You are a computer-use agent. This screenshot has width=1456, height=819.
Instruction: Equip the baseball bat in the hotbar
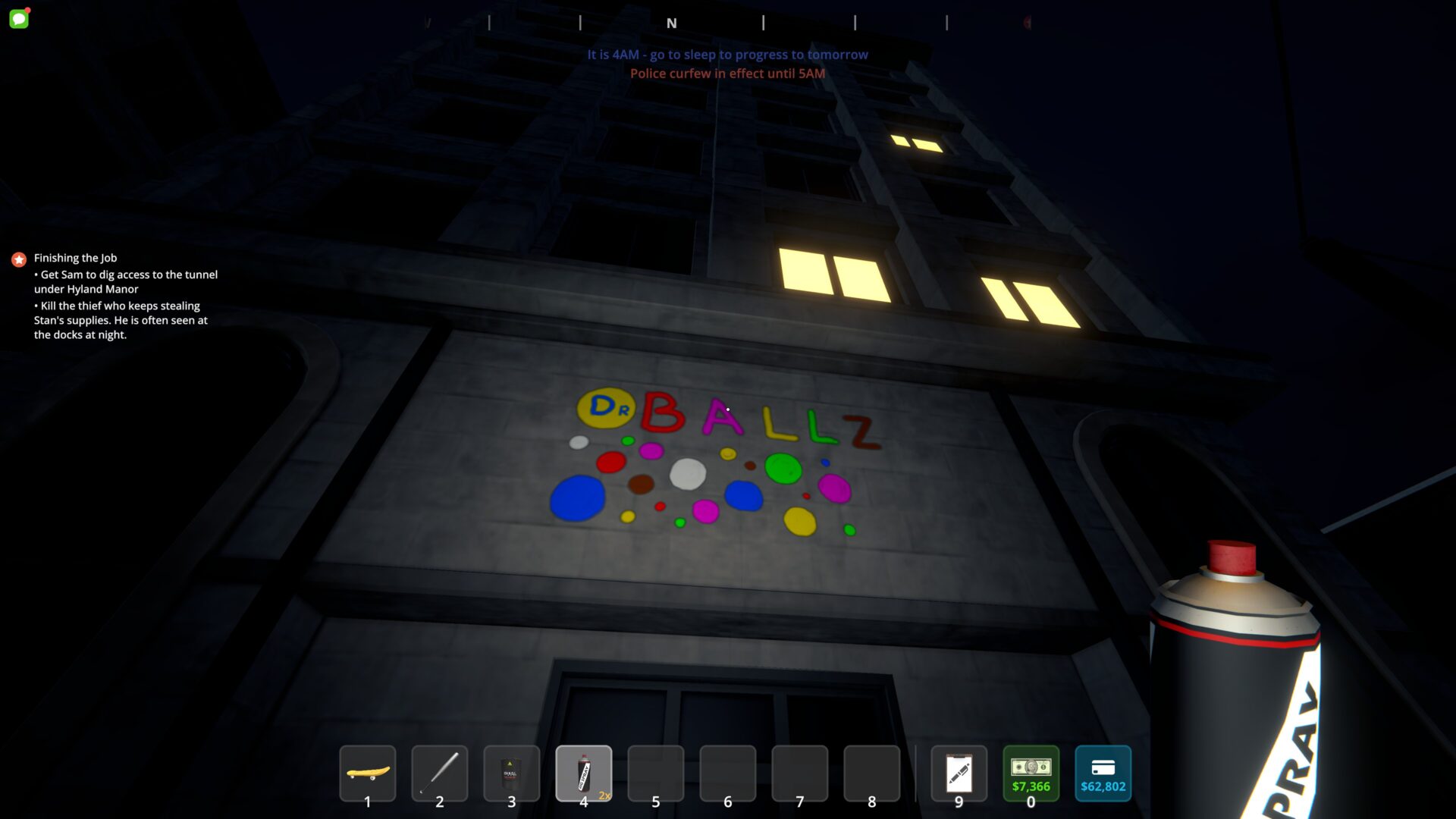(x=440, y=773)
